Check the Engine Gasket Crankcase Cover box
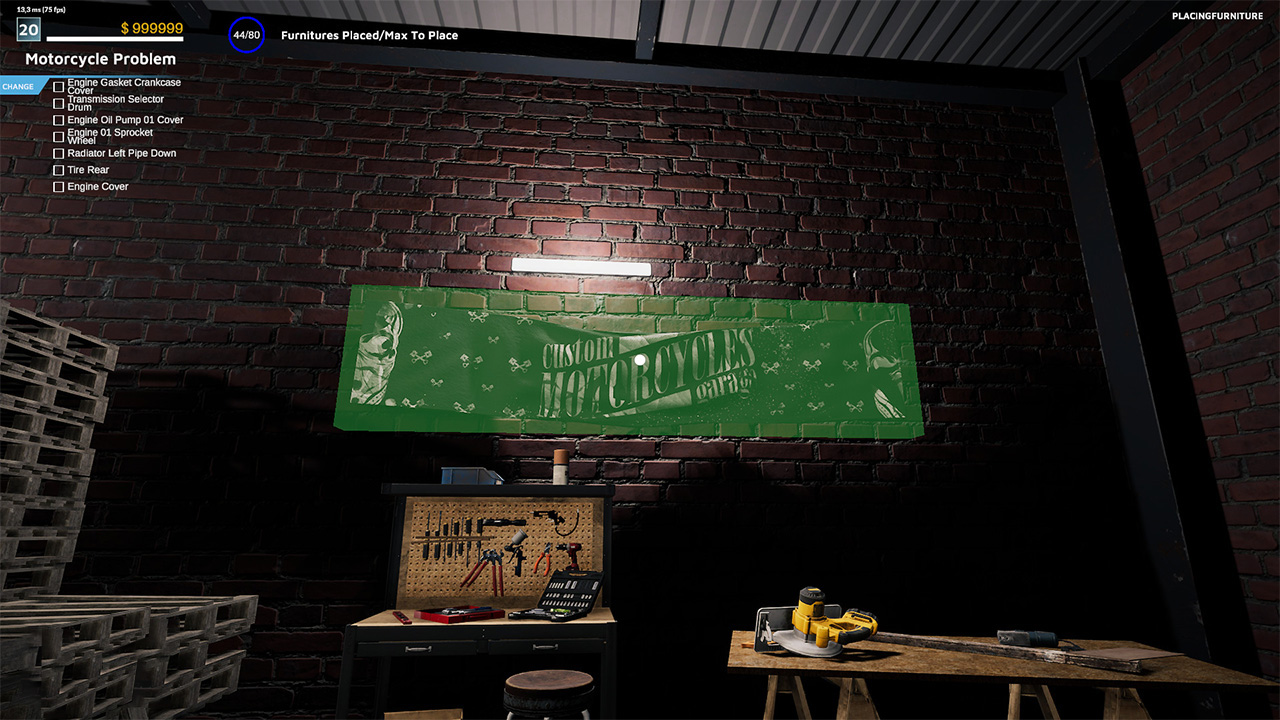The image size is (1280, 720). pos(58,86)
